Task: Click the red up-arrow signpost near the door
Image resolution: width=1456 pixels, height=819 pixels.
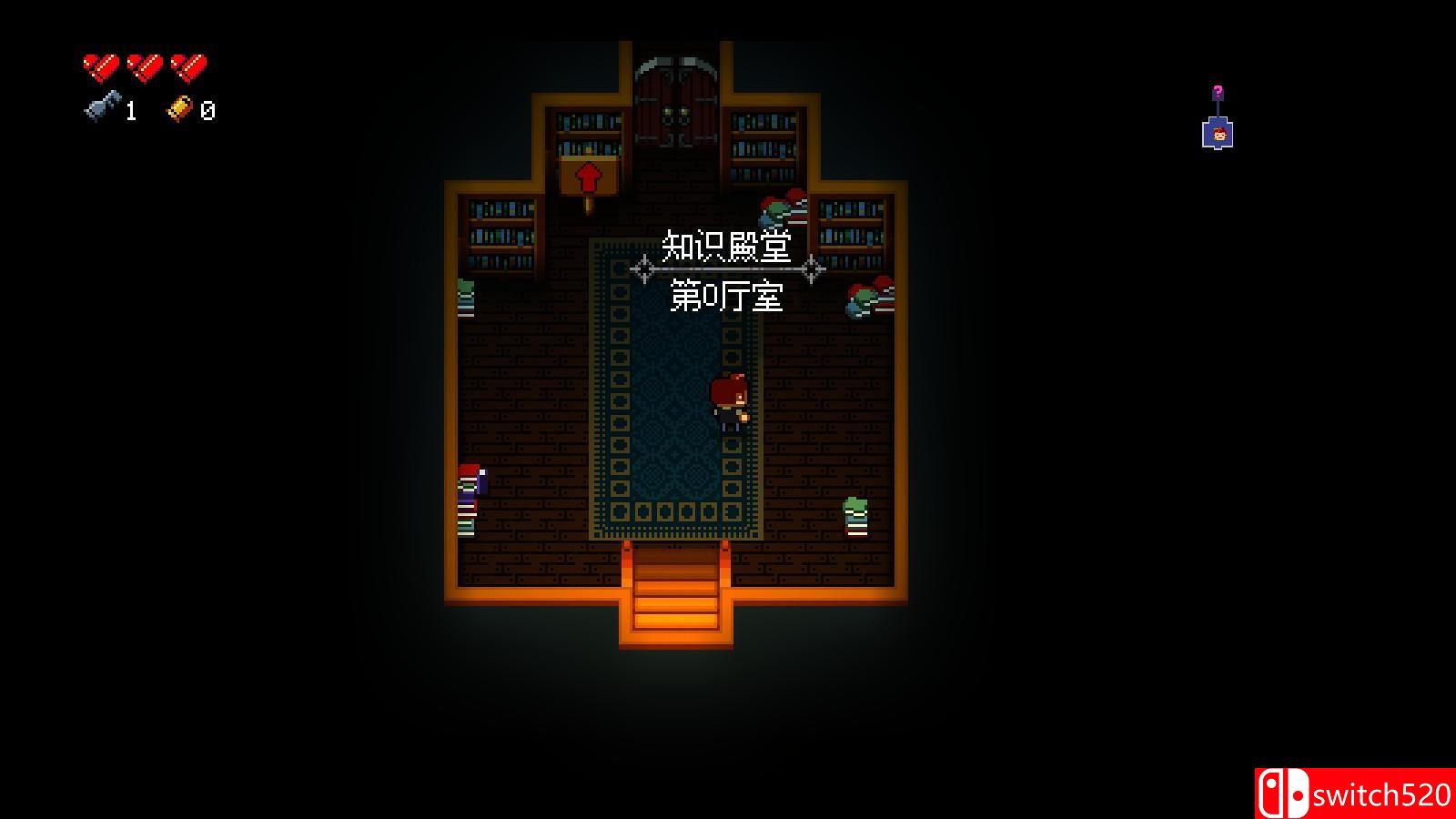Action: pos(589,175)
